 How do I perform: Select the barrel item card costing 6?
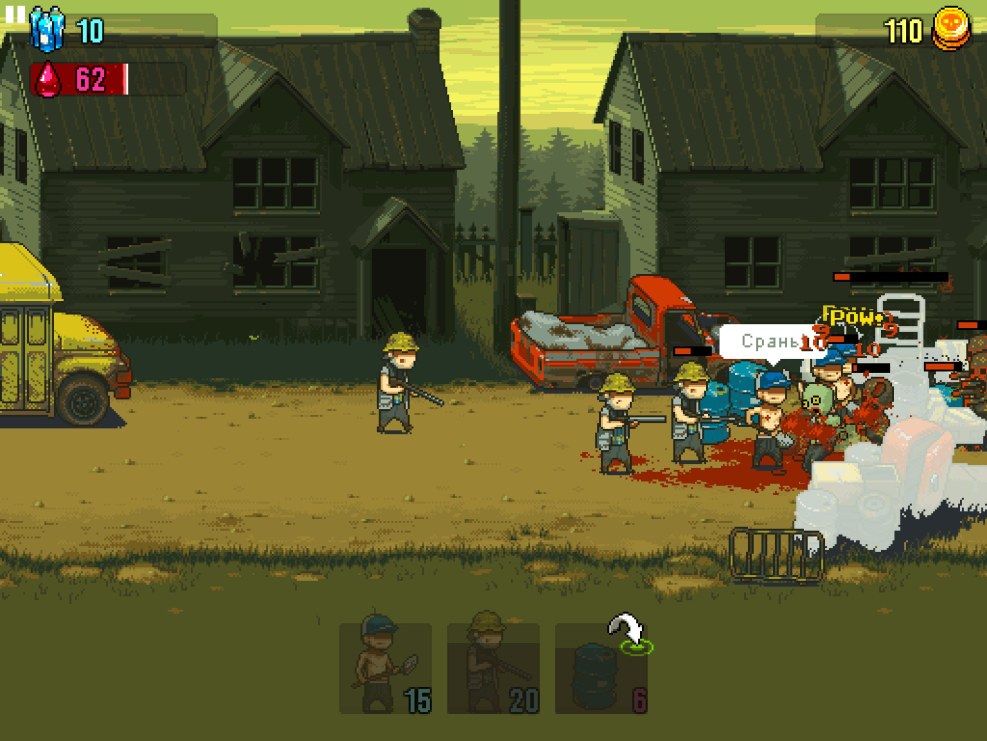[x=601, y=669]
